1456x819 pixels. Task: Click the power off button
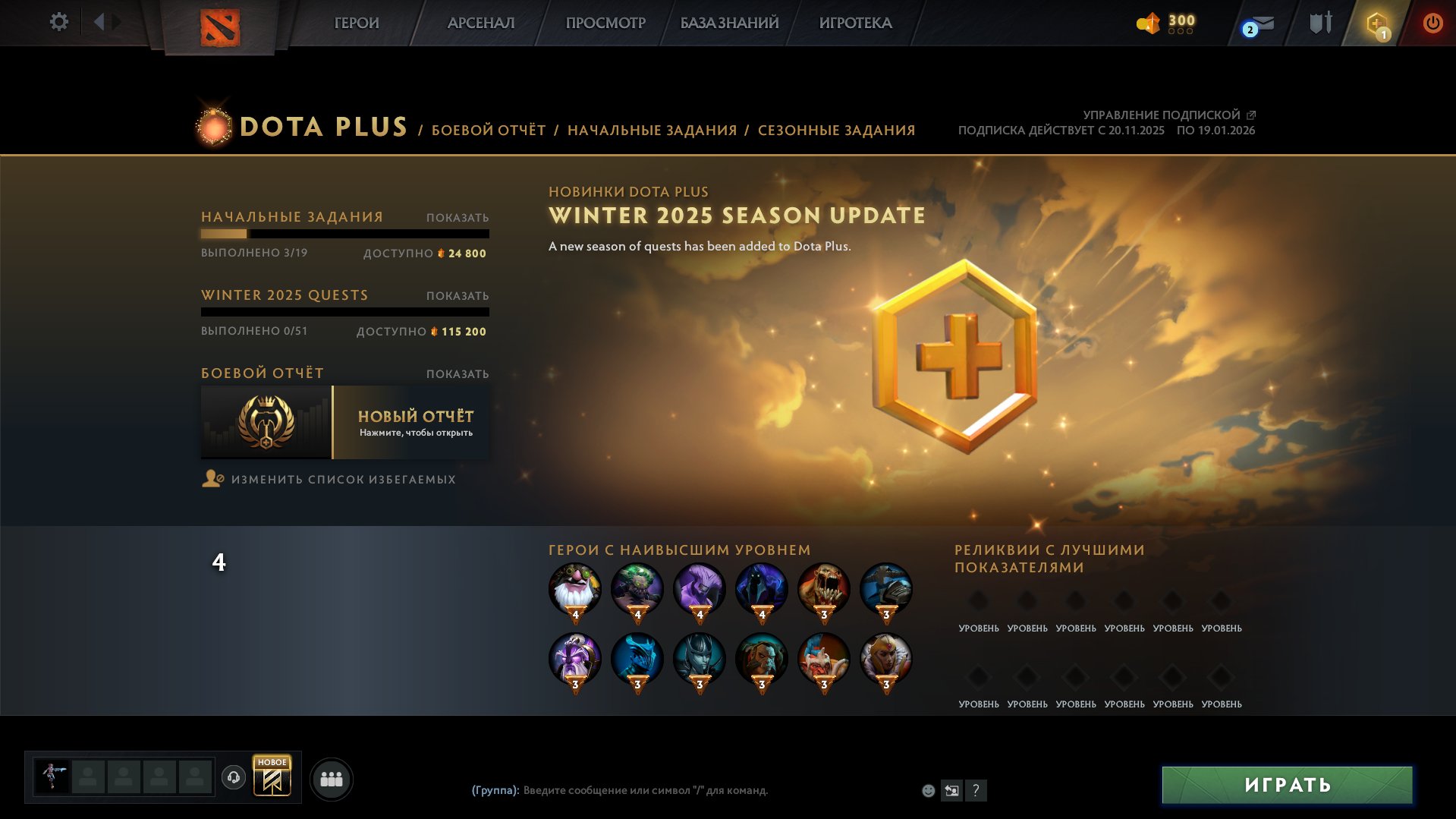click(x=1431, y=23)
